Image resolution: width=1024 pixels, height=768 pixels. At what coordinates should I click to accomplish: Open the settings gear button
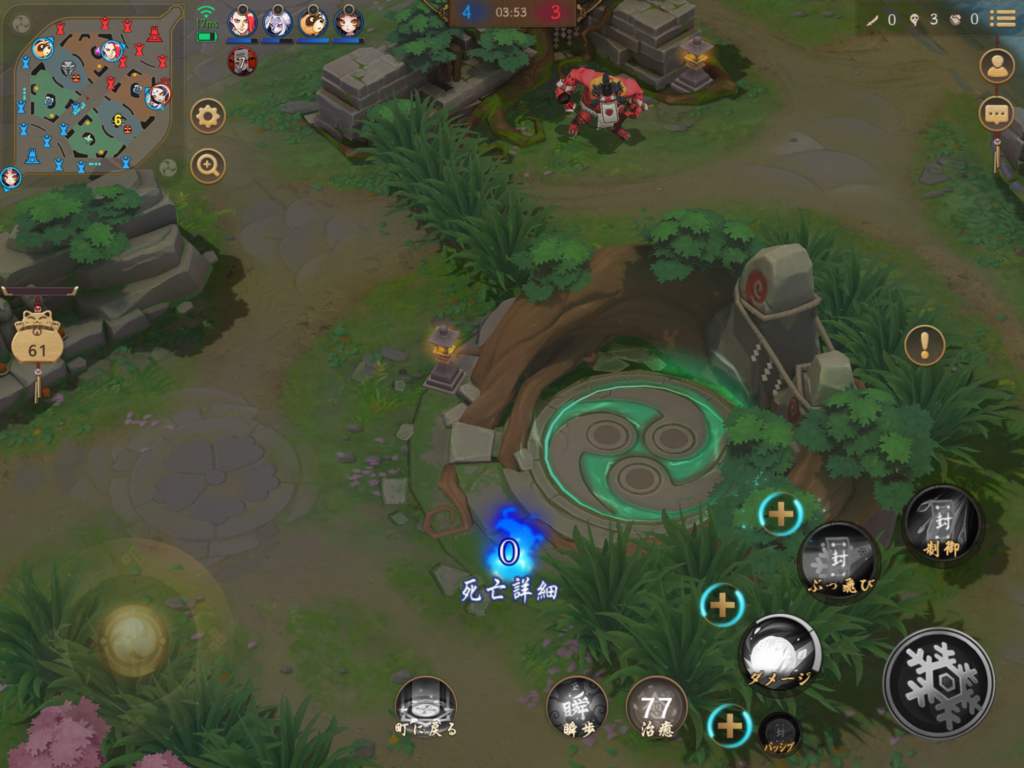(208, 116)
